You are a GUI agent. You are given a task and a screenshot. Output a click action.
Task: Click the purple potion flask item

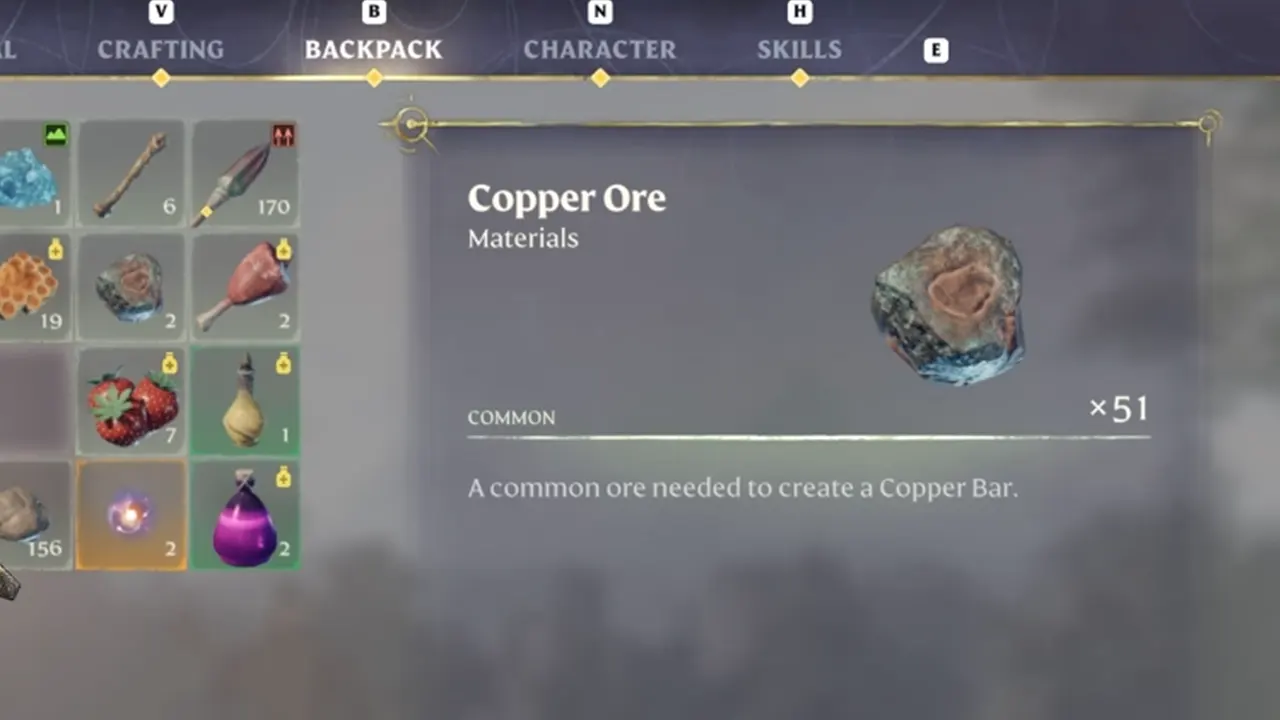244,515
